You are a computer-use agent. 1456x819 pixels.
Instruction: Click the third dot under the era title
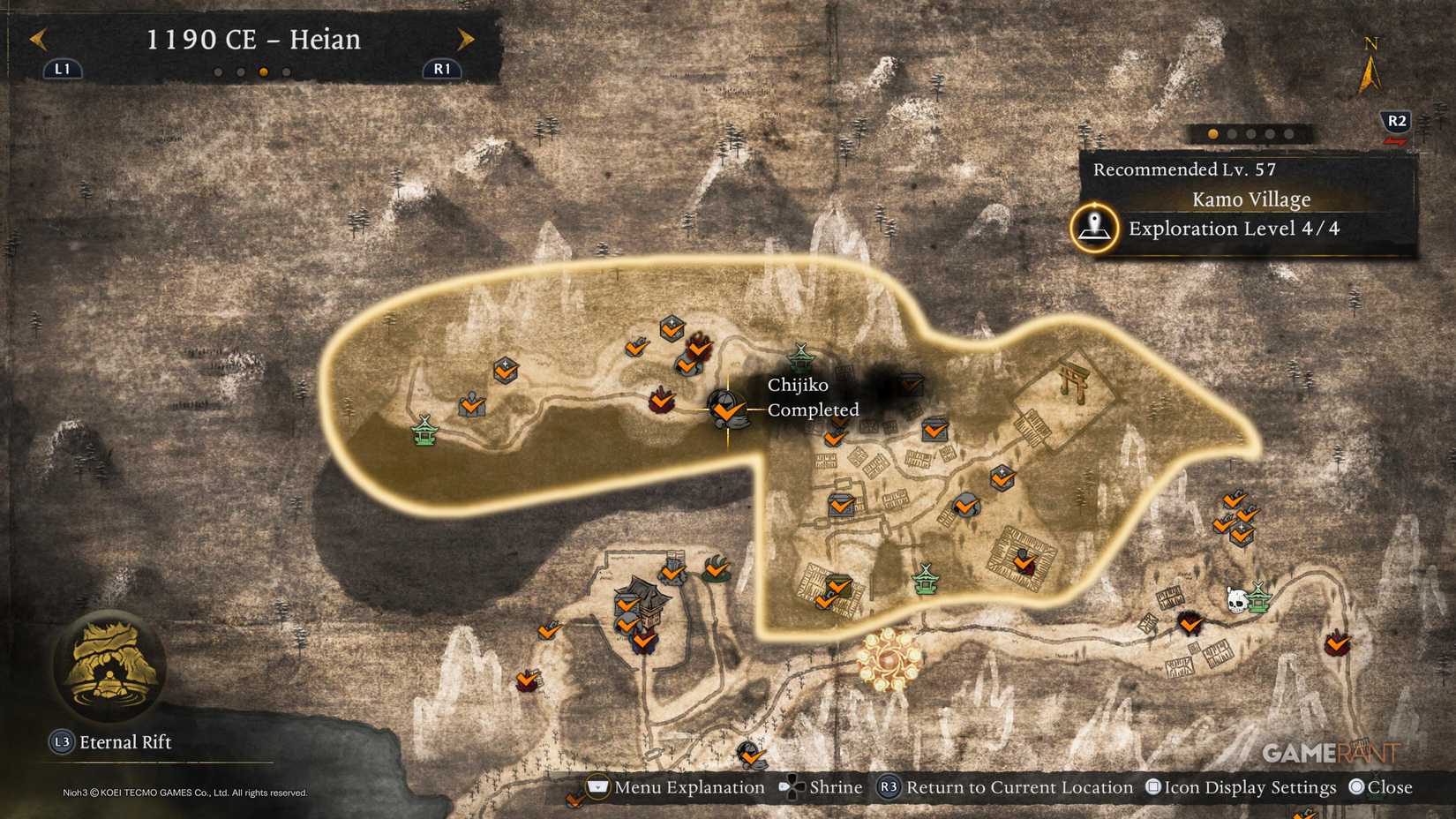(x=265, y=72)
